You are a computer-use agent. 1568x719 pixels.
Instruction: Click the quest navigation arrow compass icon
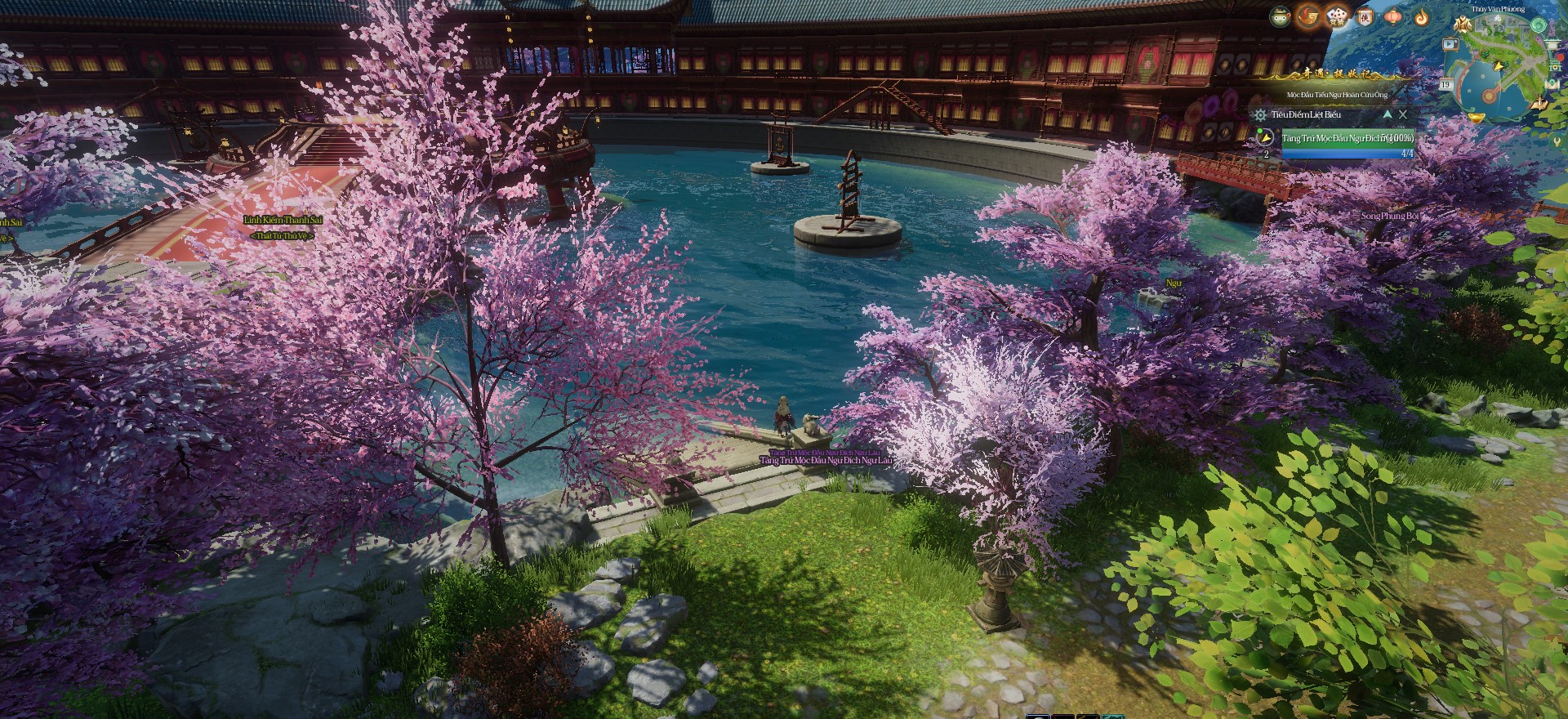point(1265,138)
